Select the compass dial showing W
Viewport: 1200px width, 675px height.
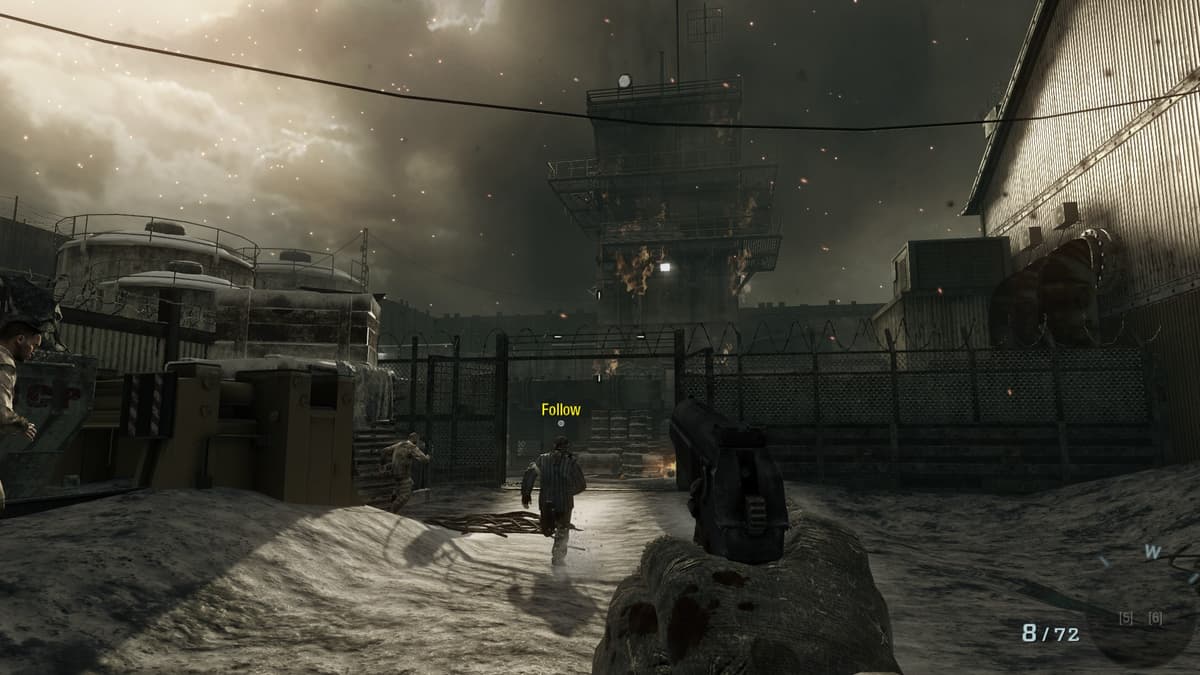tap(1152, 553)
